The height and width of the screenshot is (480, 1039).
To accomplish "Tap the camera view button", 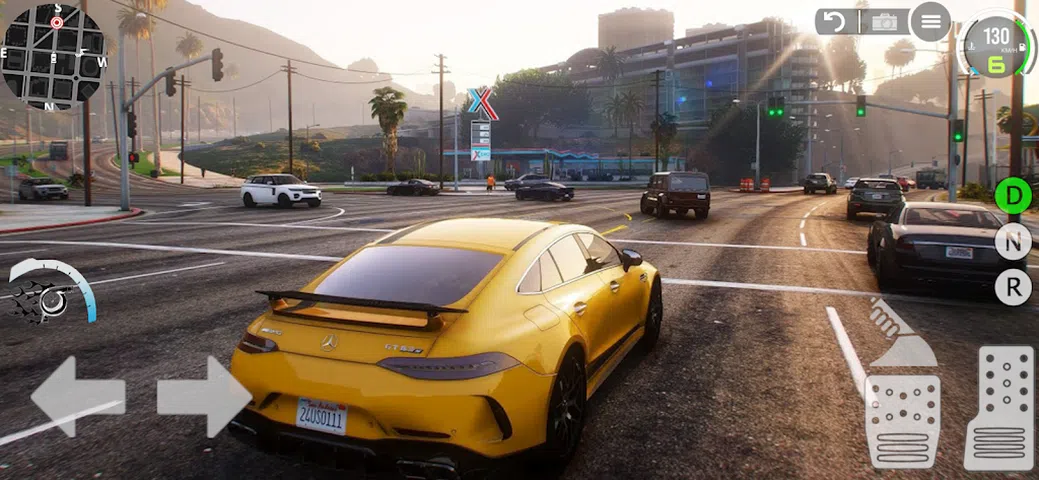I will tap(884, 21).
